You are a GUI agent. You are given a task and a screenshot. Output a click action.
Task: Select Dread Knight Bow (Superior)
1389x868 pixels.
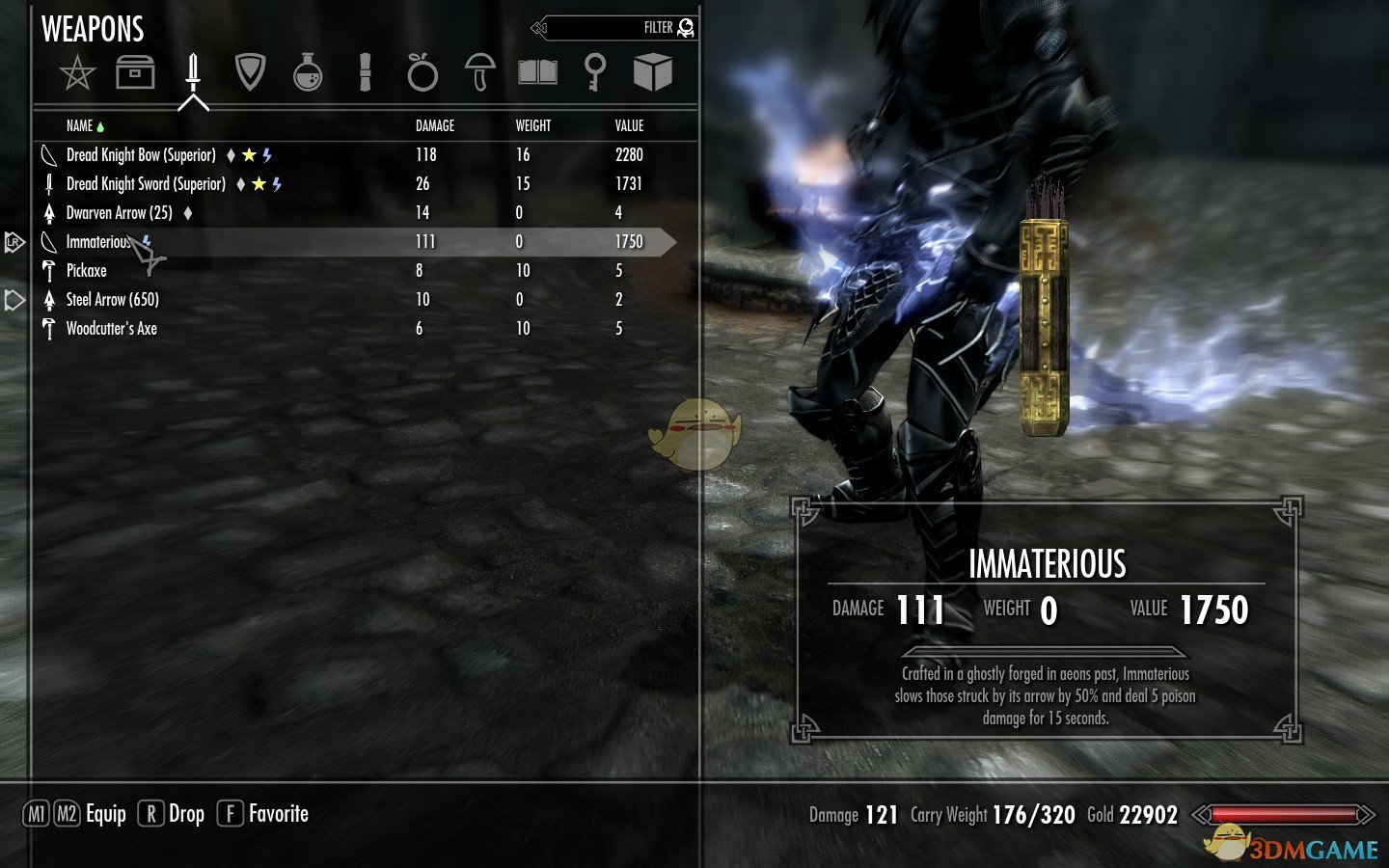click(x=141, y=155)
